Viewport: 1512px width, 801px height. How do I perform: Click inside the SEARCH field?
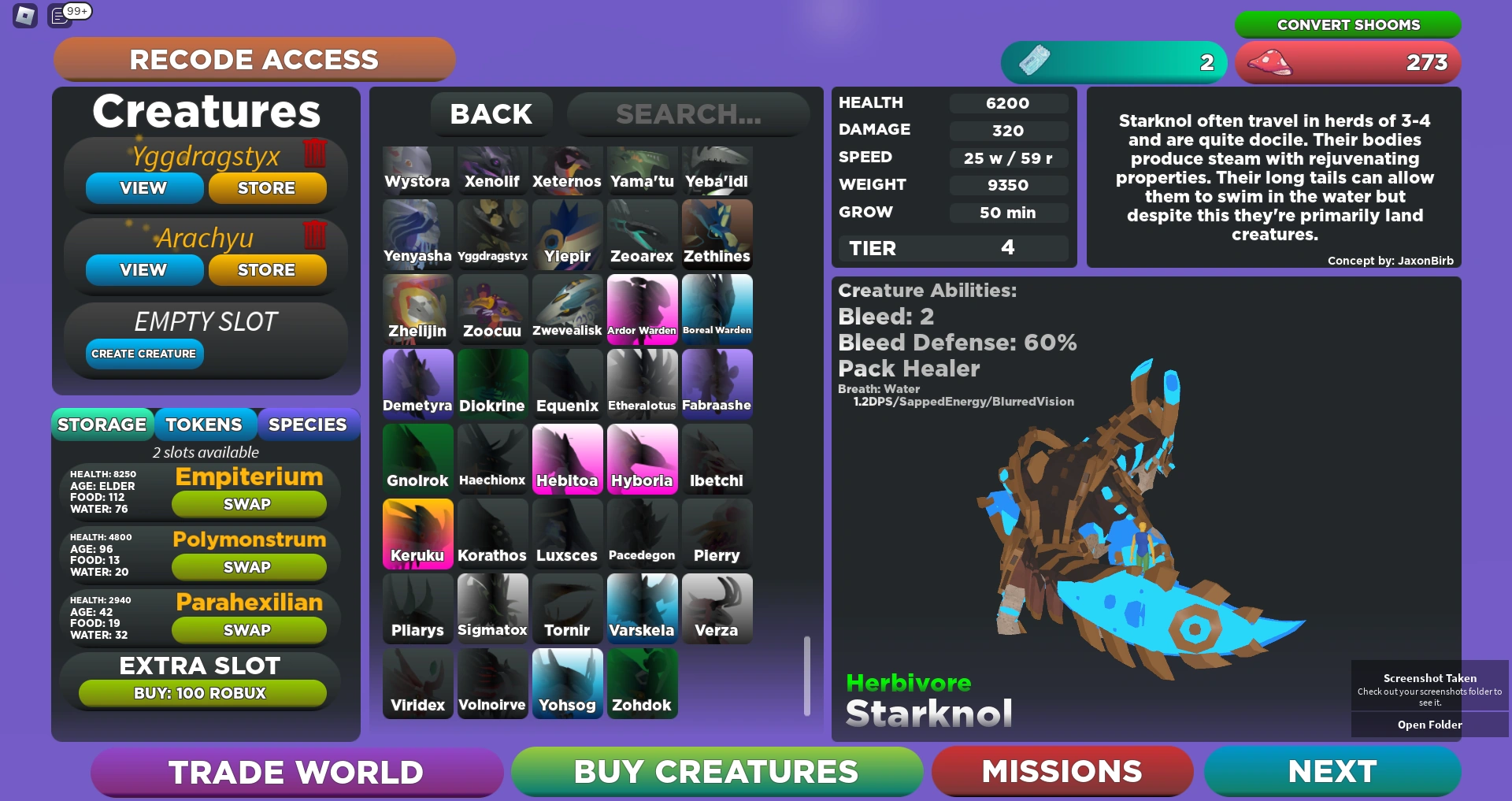point(688,114)
